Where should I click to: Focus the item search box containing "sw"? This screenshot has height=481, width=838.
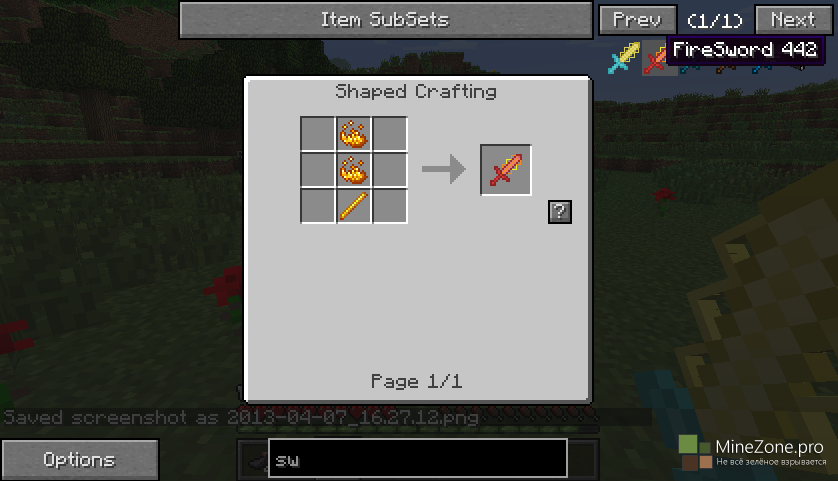tap(417, 459)
